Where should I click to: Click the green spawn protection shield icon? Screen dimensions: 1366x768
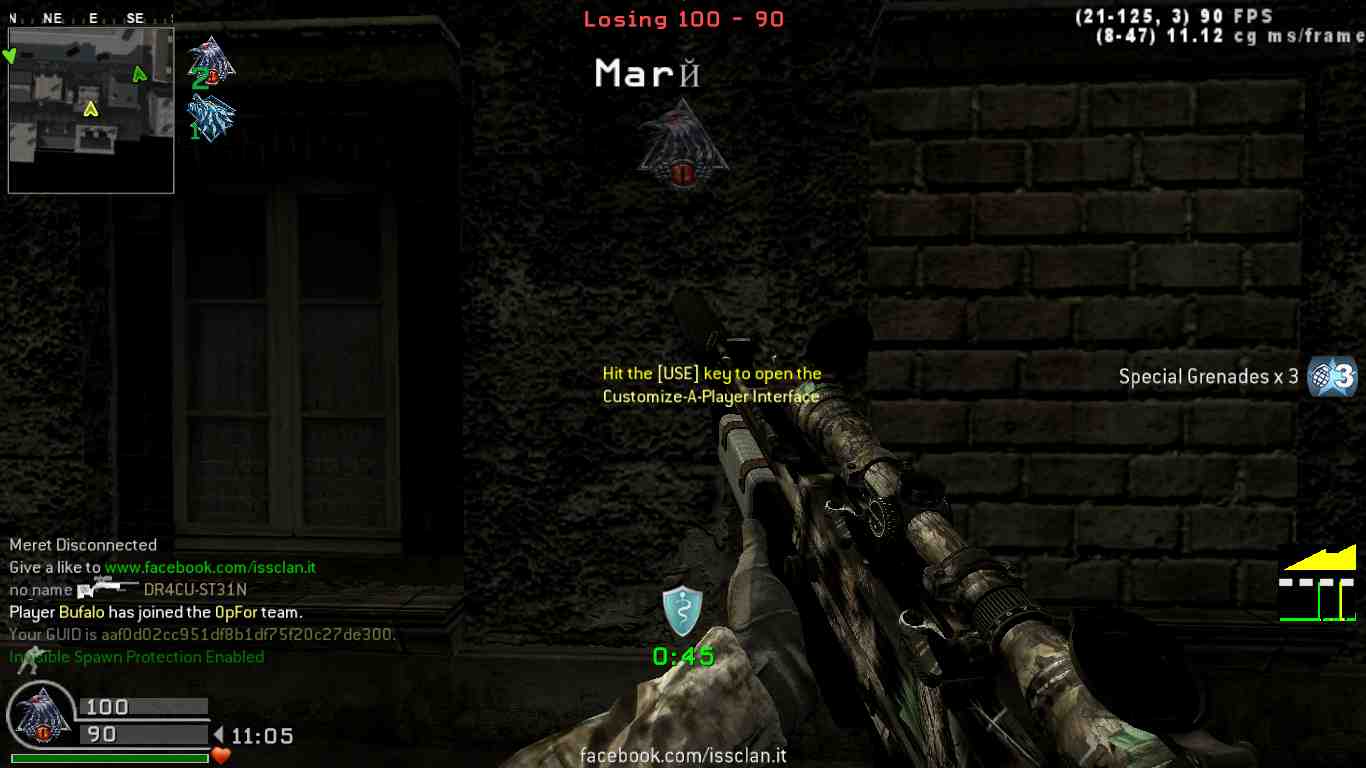coord(682,610)
